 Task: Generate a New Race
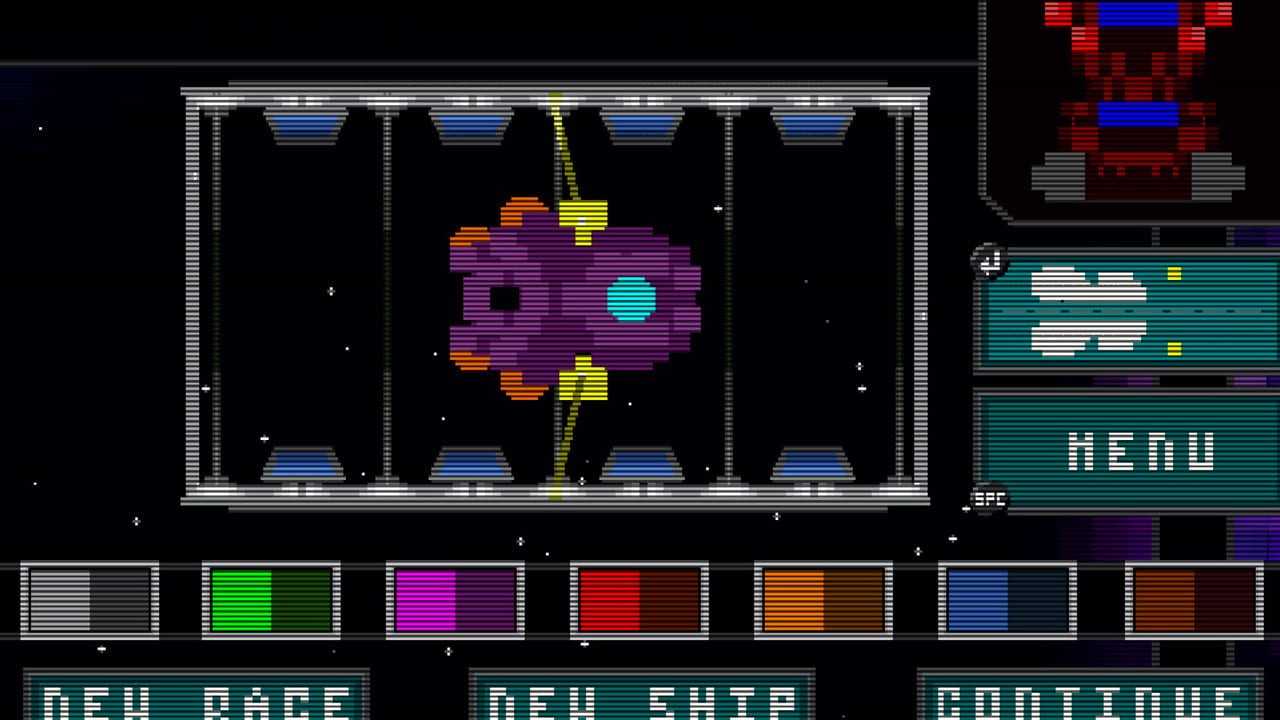[x=196, y=698]
